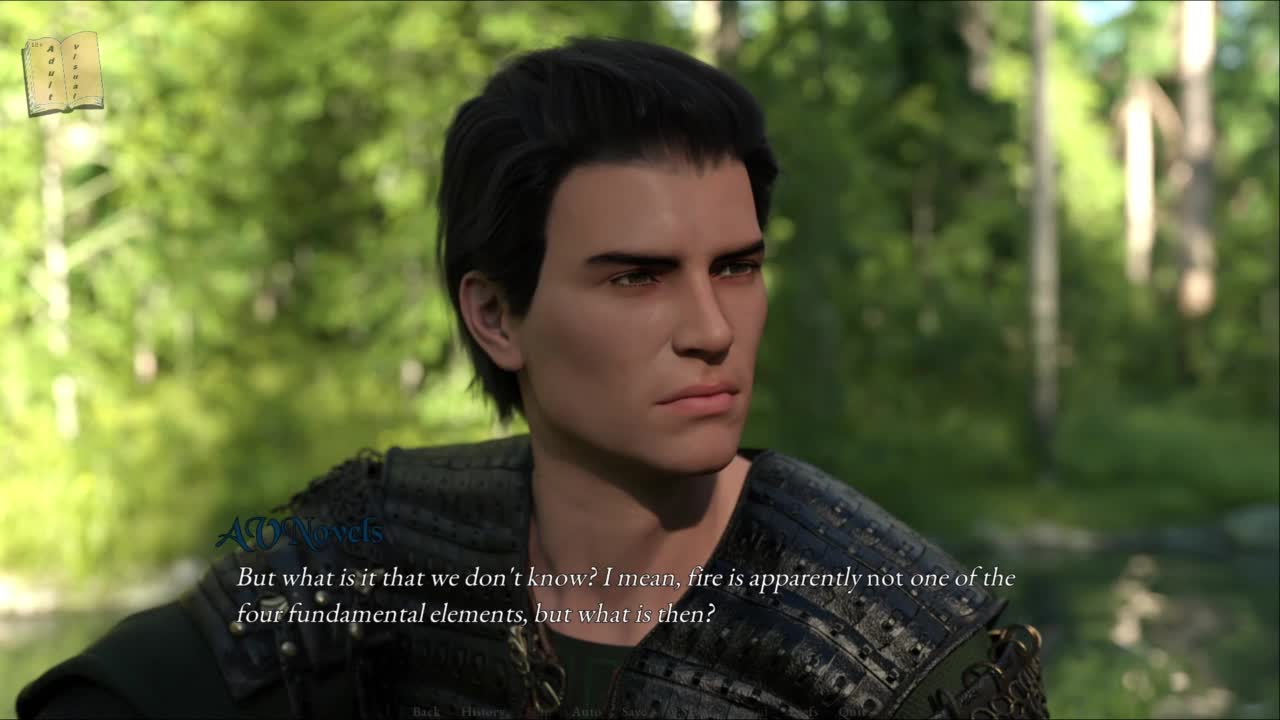Open the Save menu
The width and height of the screenshot is (1280, 720).
(636, 711)
